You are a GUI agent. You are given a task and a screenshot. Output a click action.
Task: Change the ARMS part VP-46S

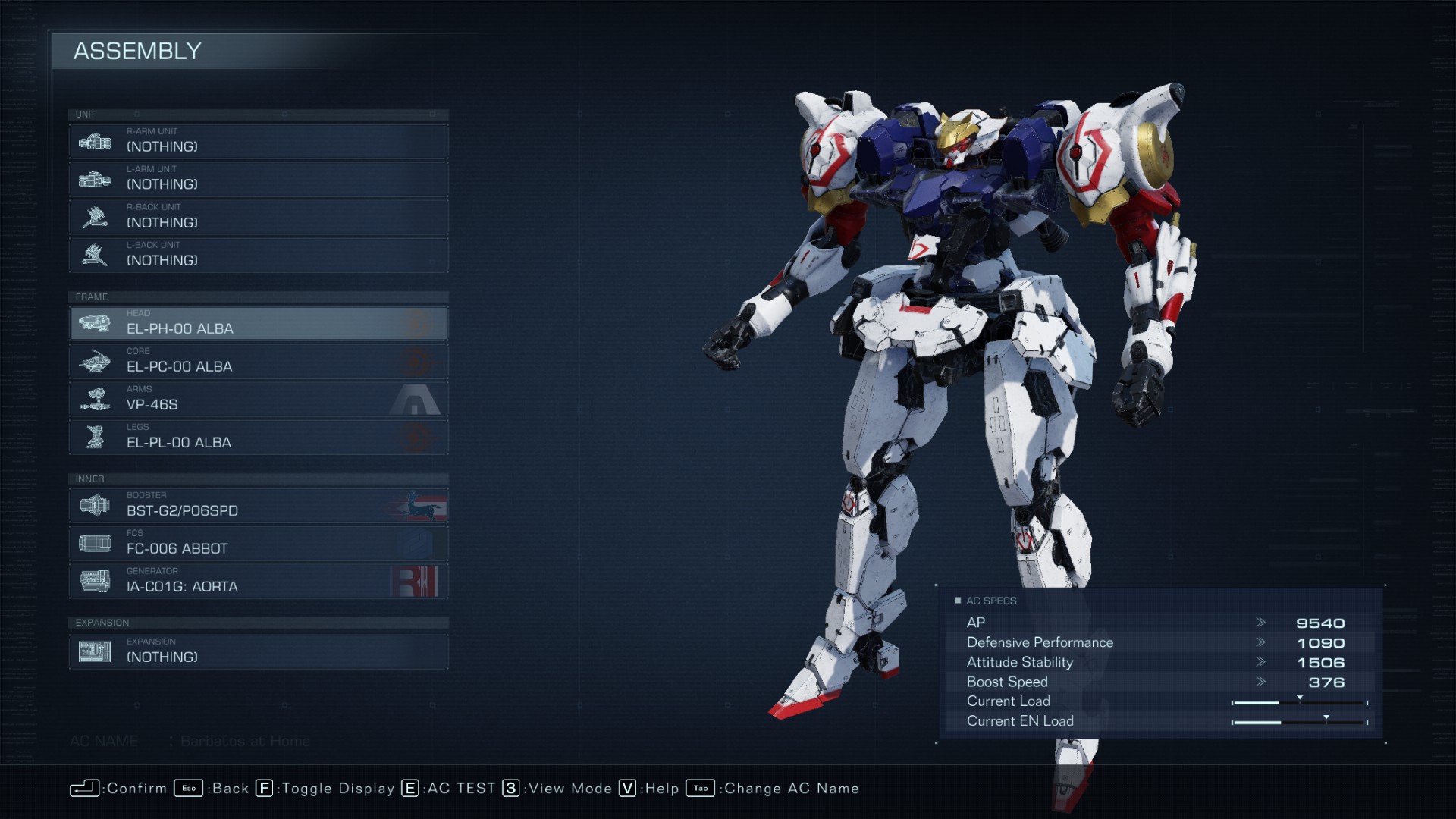(258, 400)
